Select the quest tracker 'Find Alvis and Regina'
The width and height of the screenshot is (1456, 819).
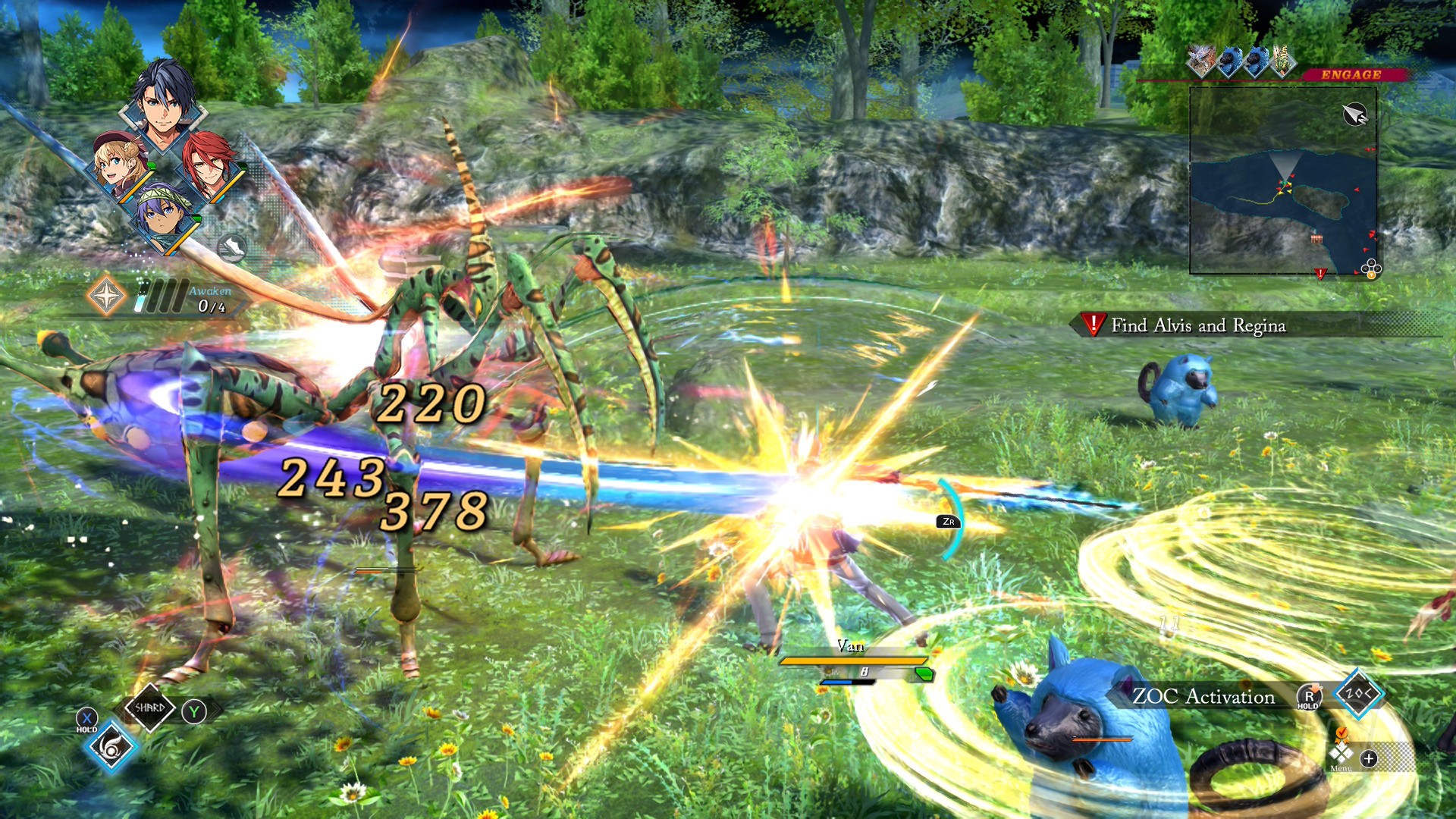click(x=1198, y=325)
